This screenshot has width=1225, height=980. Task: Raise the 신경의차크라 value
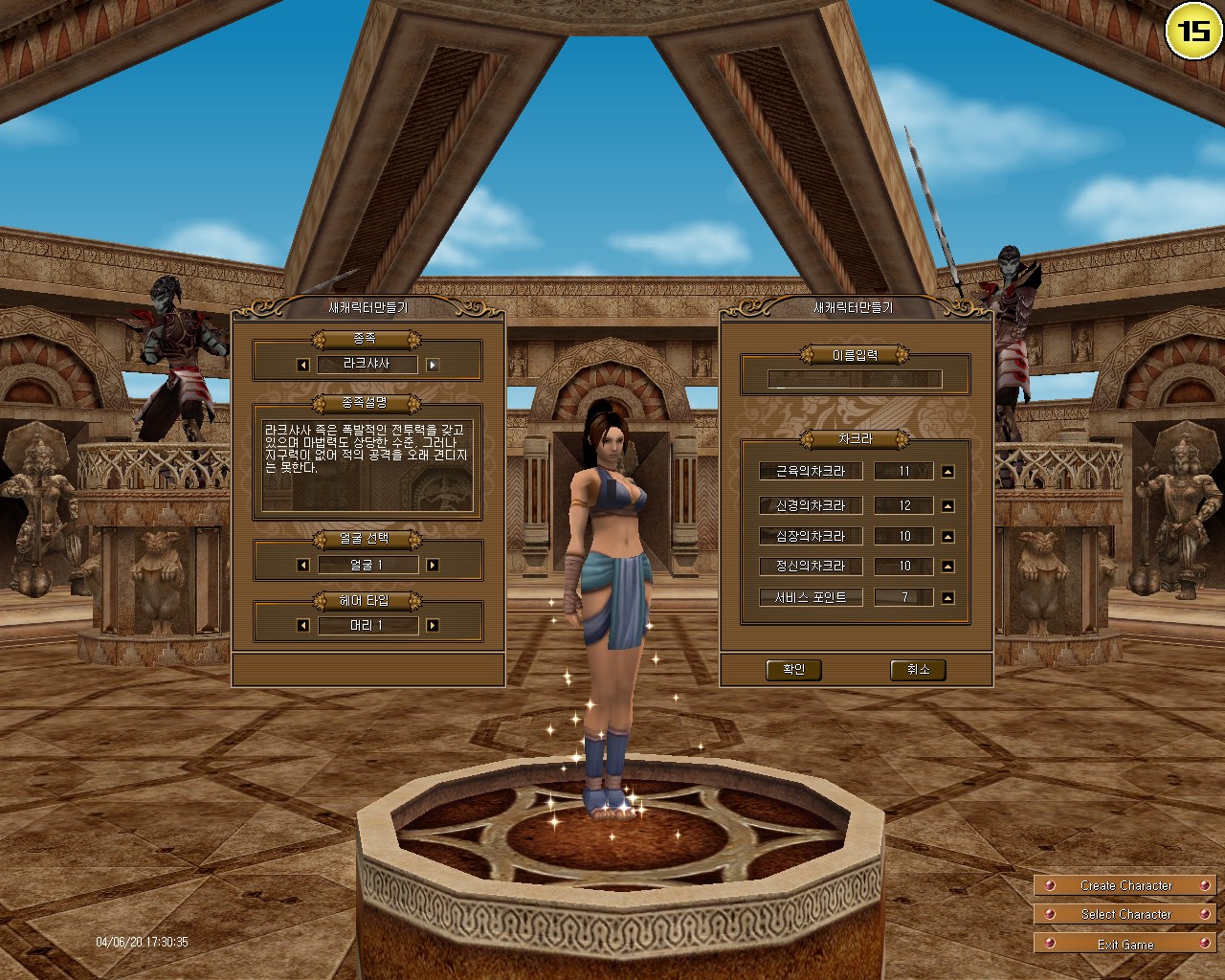tap(947, 505)
